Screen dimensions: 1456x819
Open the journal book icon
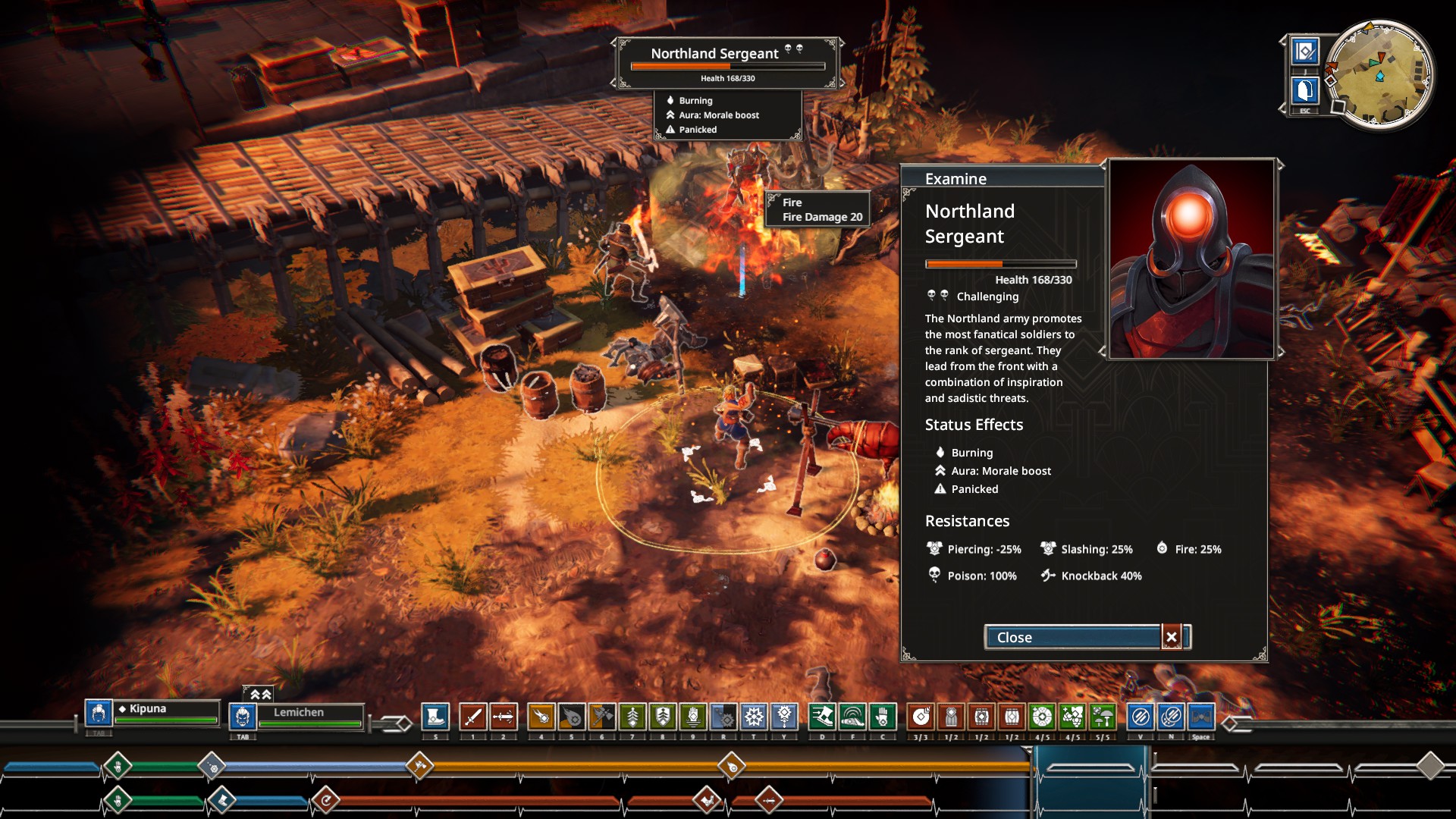(1305, 52)
